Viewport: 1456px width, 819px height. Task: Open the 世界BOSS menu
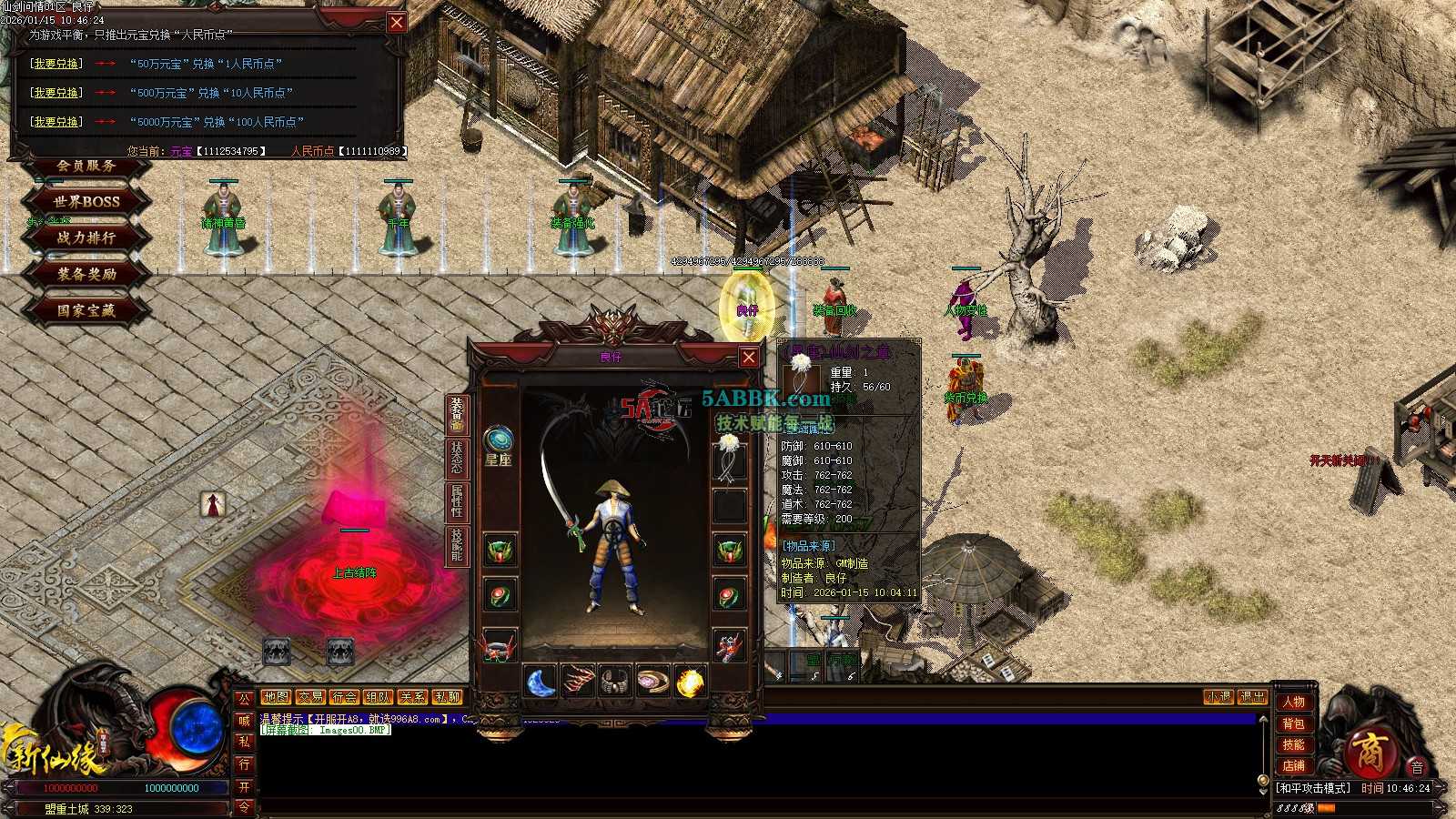[86, 201]
